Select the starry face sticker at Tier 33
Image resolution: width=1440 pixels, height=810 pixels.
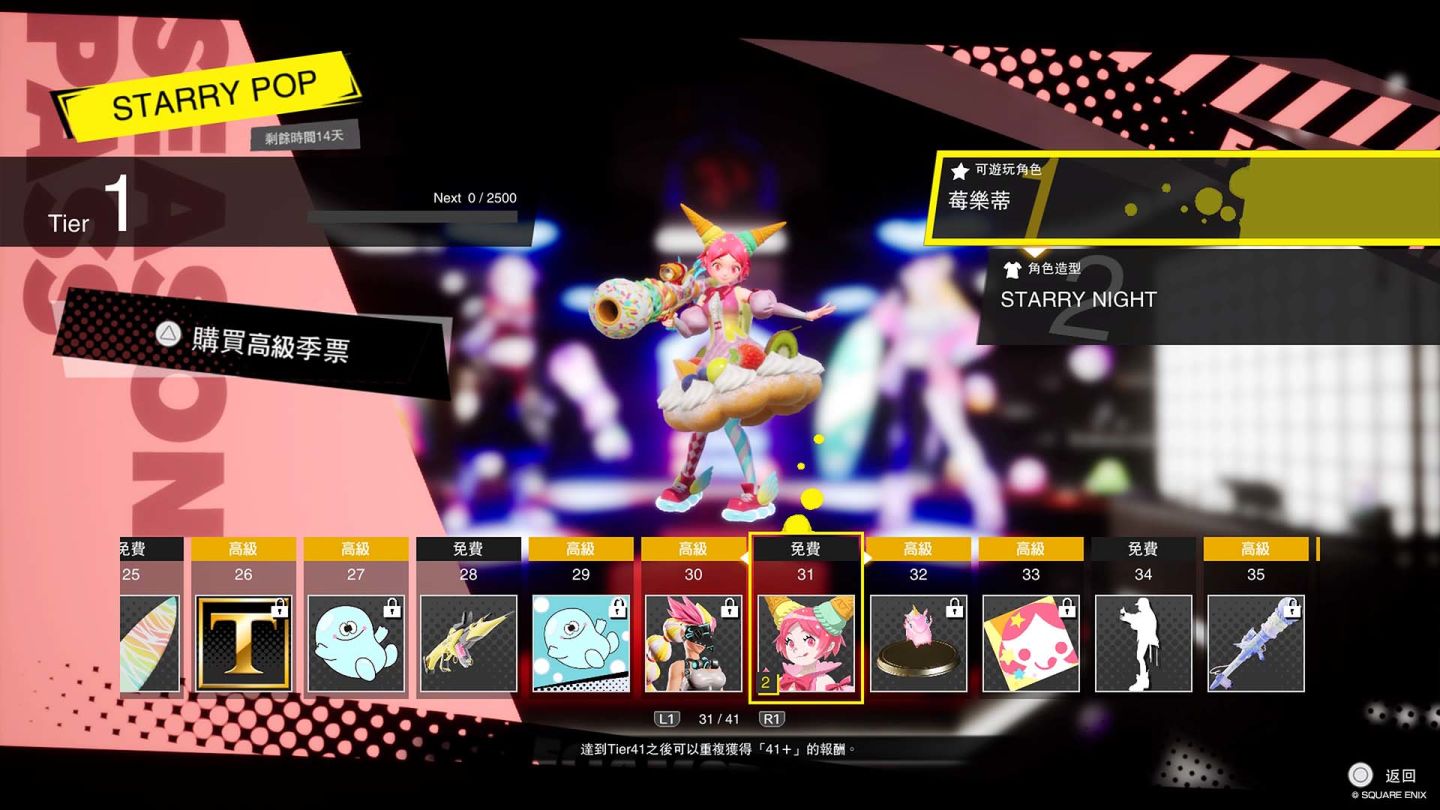point(1030,643)
